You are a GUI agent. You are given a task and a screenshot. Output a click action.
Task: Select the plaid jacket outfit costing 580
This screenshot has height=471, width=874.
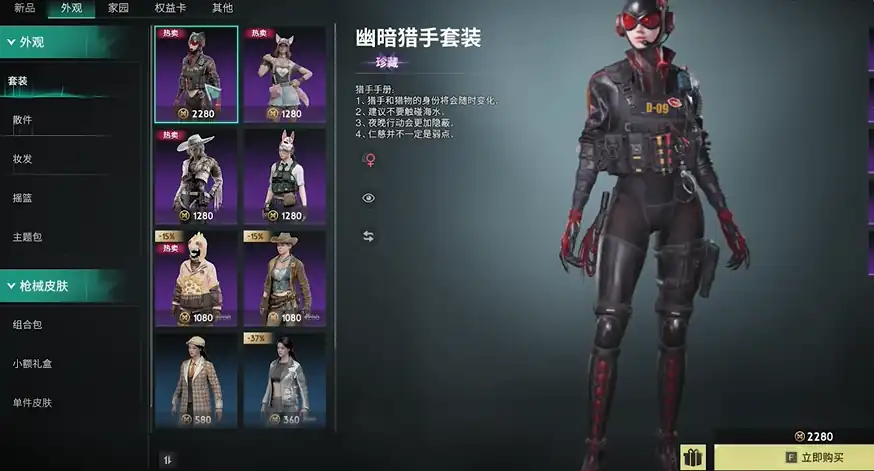point(196,381)
